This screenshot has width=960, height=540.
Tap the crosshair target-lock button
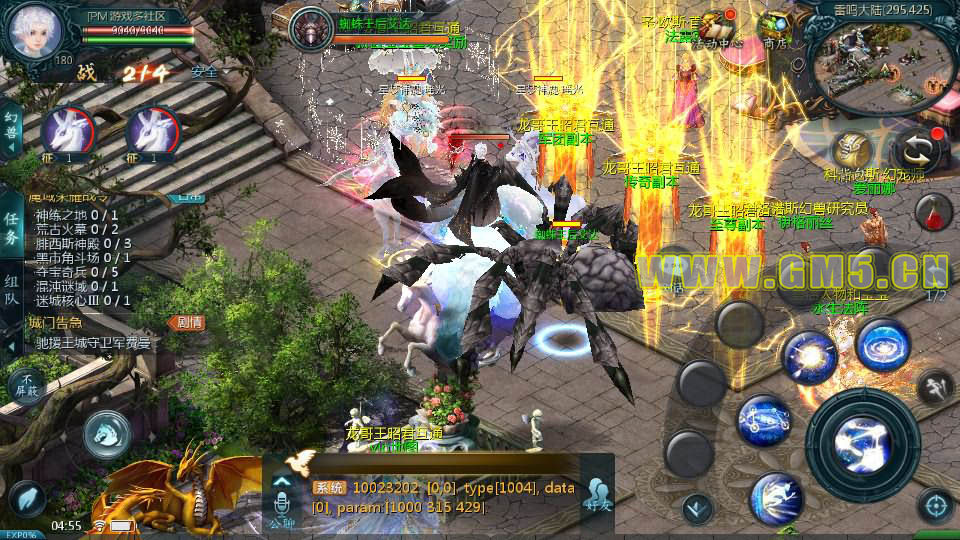click(x=935, y=505)
